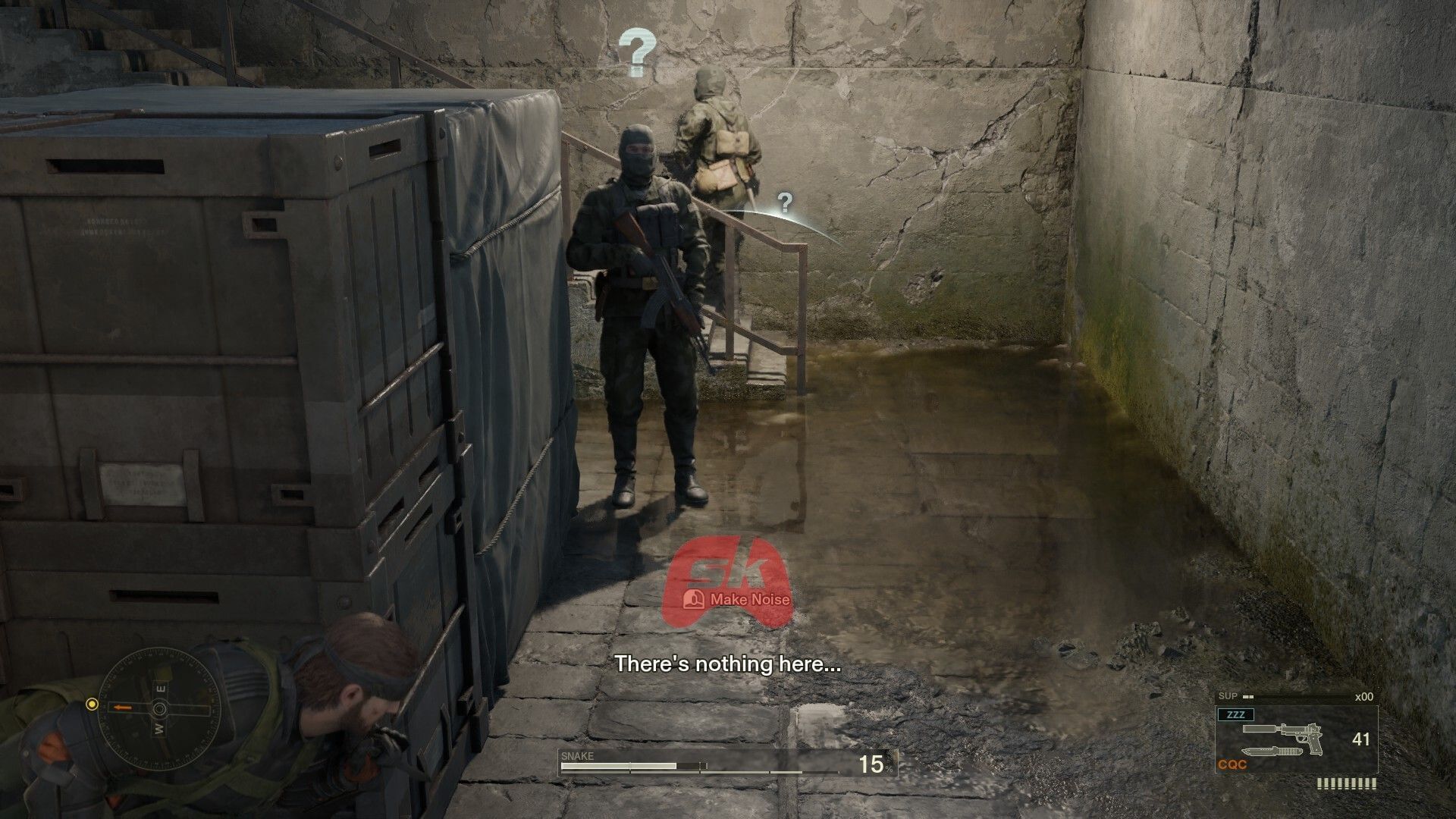Click the yellow dot on the compass ring
The height and width of the screenshot is (819, 1456).
click(x=93, y=704)
